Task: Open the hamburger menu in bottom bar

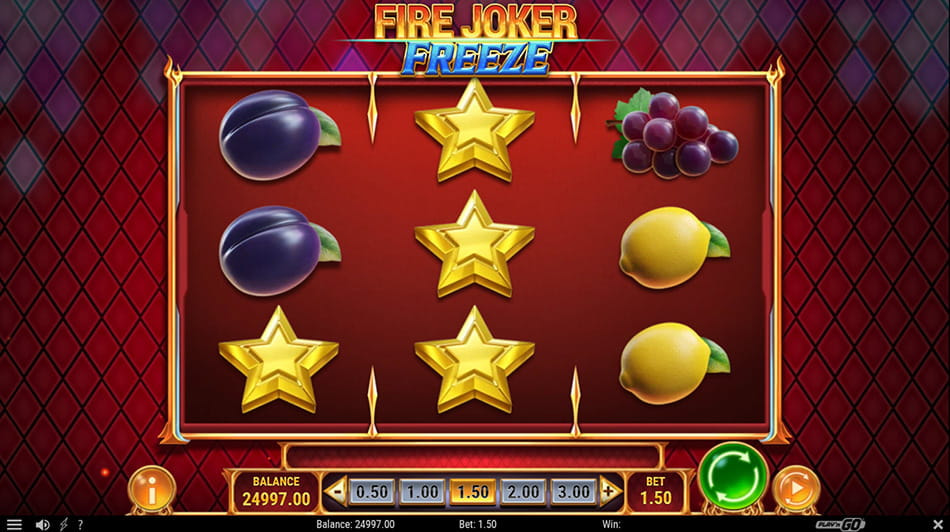Action: point(14,524)
